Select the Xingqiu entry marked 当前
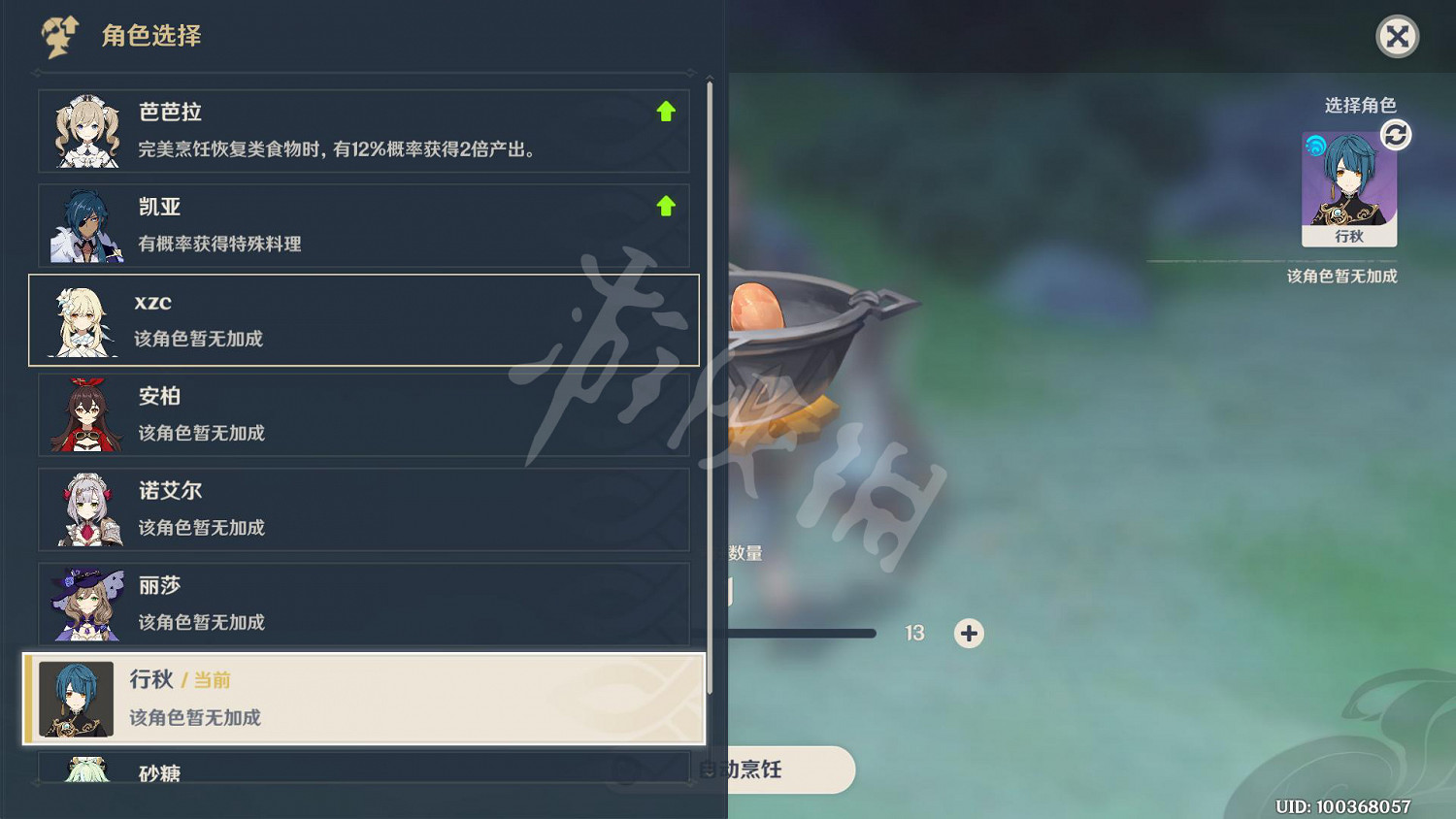1456x819 pixels. click(364, 699)
